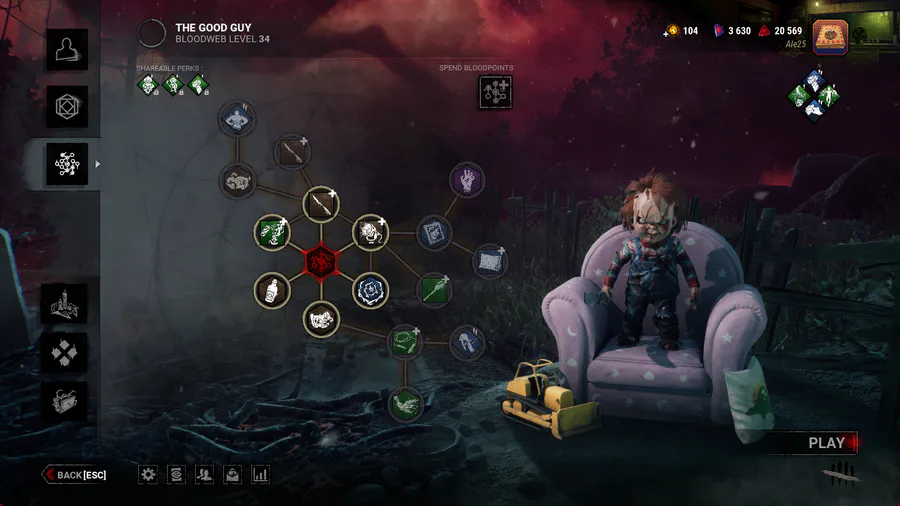Screen dimensions: 900x506
Task: Open the candles and offerings menu icon
Action: click(x=66, y=305)
